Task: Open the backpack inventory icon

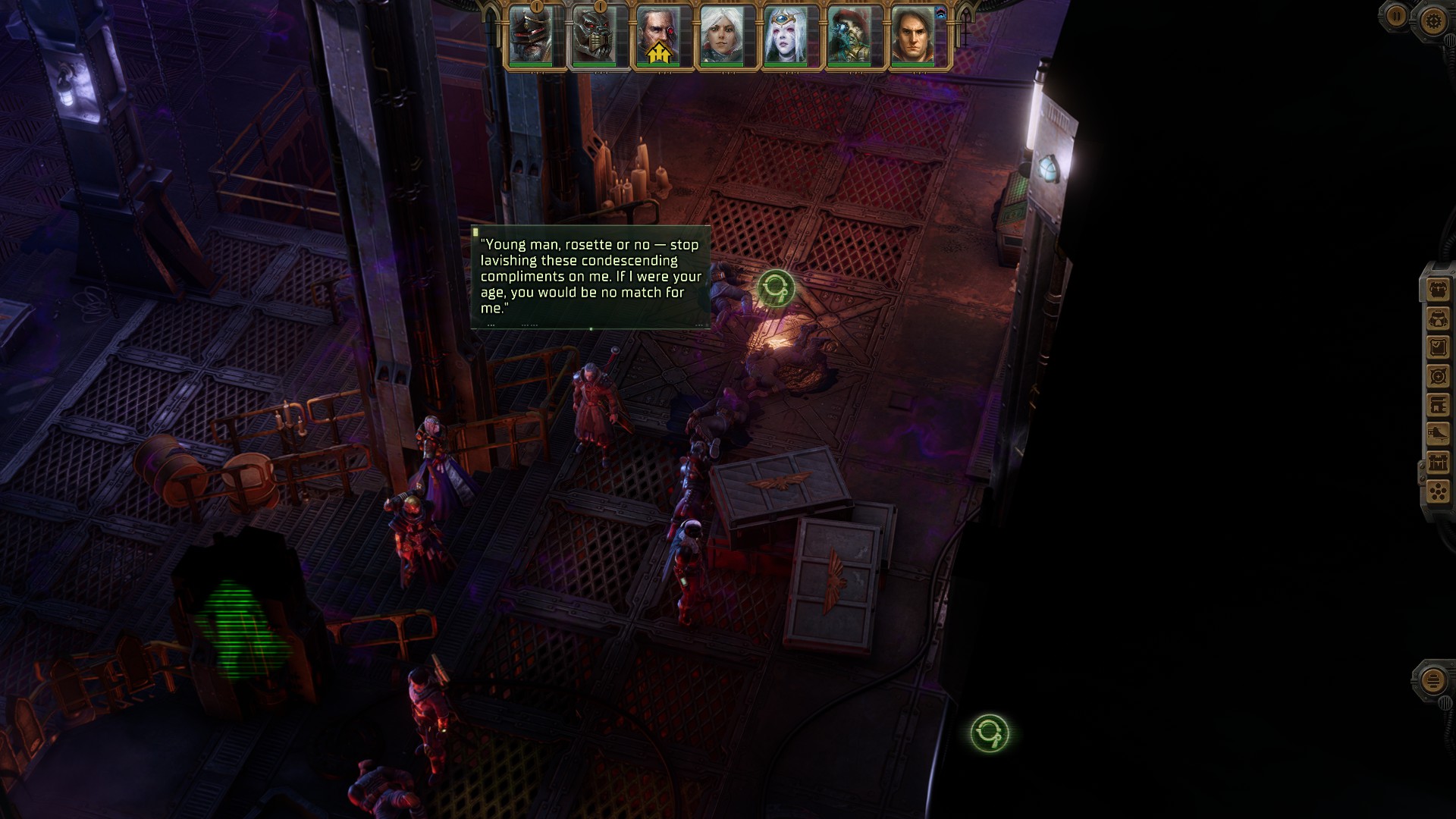Action: click(x=1438, y=289)
